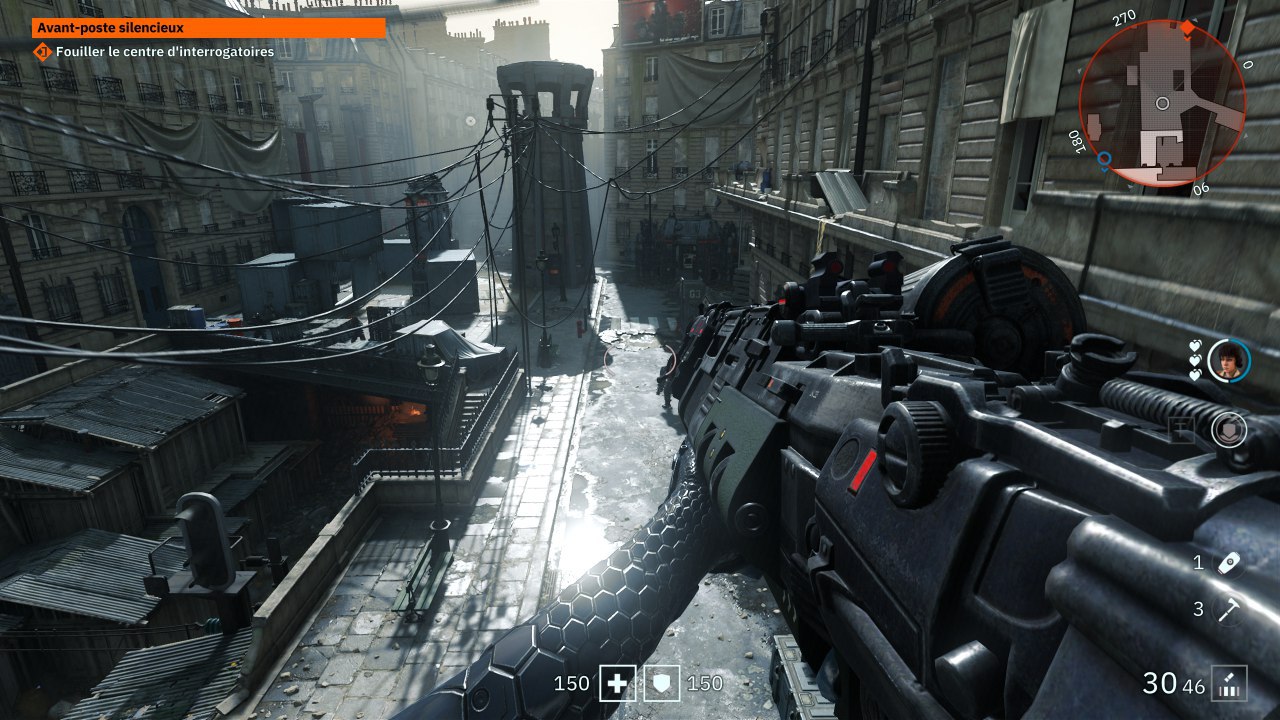Select the grenade icon

(1229, 563)
